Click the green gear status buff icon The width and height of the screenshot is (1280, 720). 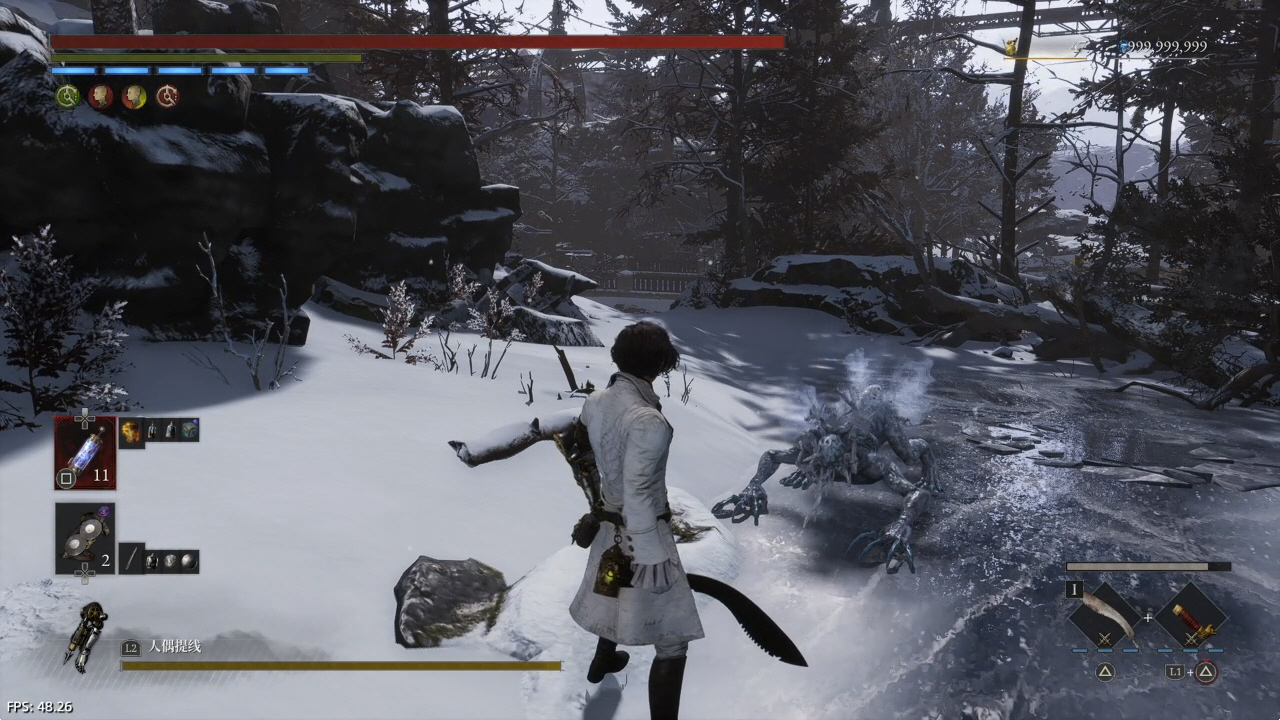tap(67, 96)
